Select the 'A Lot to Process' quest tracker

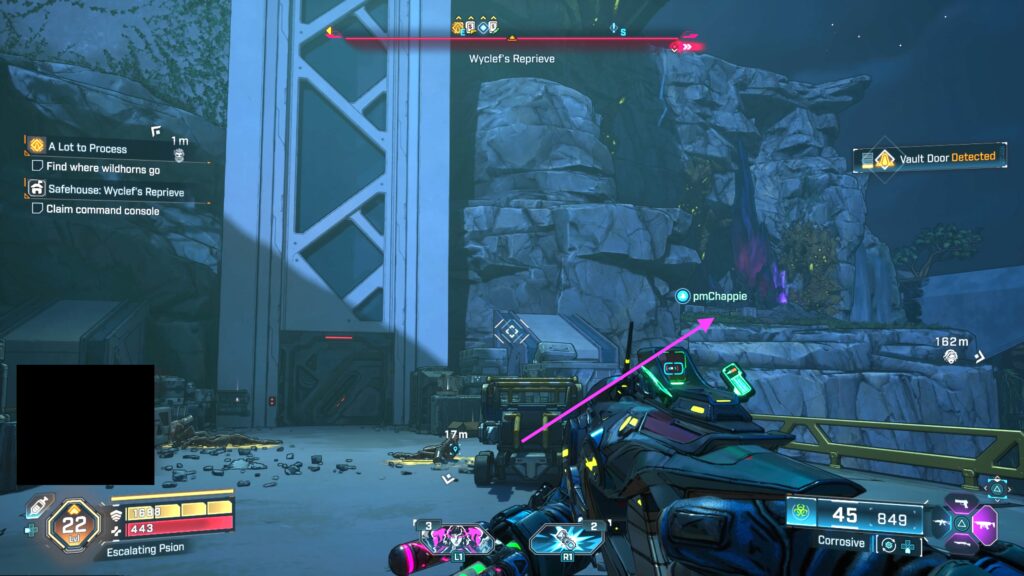click(x=86, y=148)
